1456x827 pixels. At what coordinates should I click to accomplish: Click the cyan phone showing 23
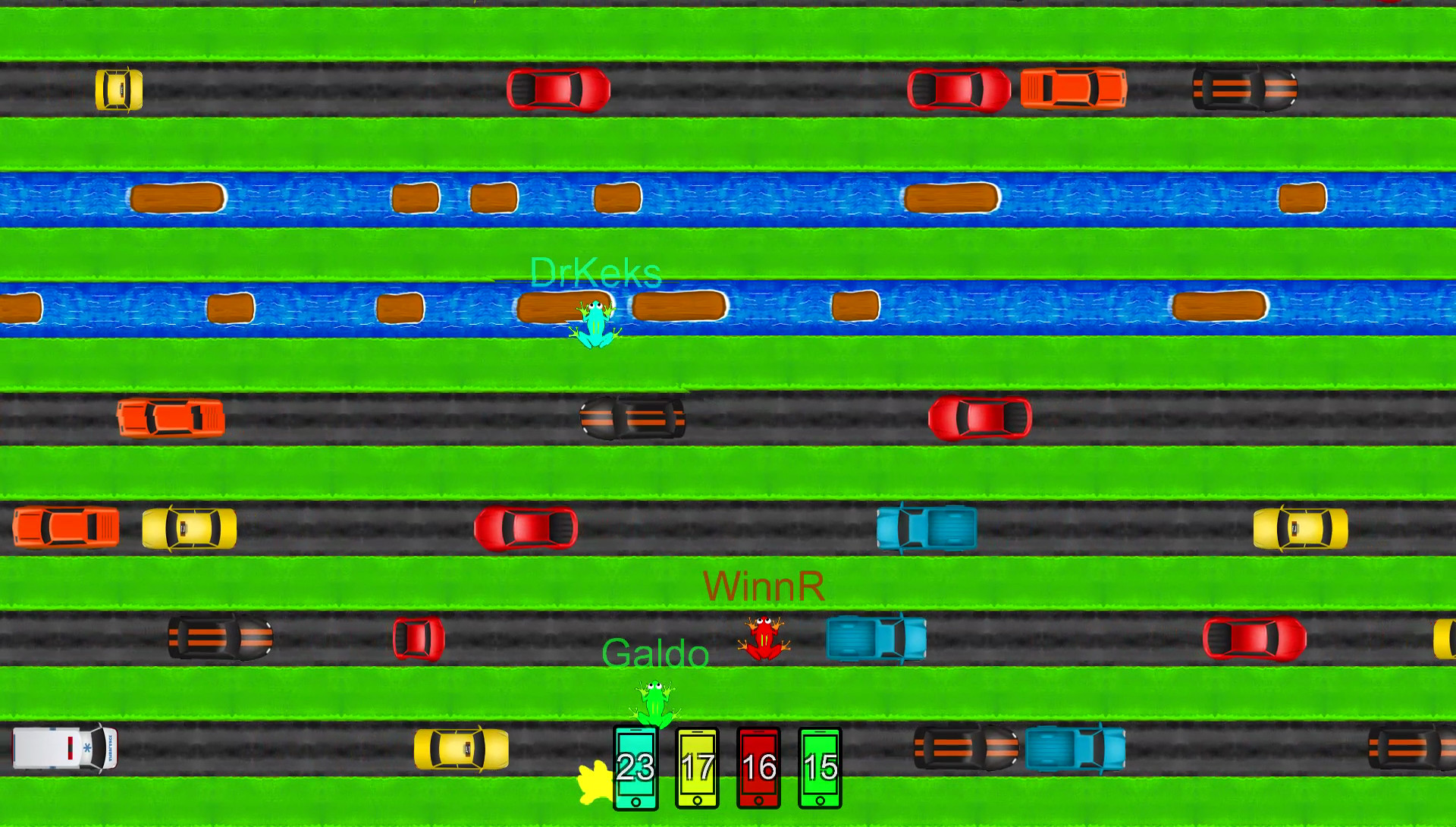pos(635,769)
